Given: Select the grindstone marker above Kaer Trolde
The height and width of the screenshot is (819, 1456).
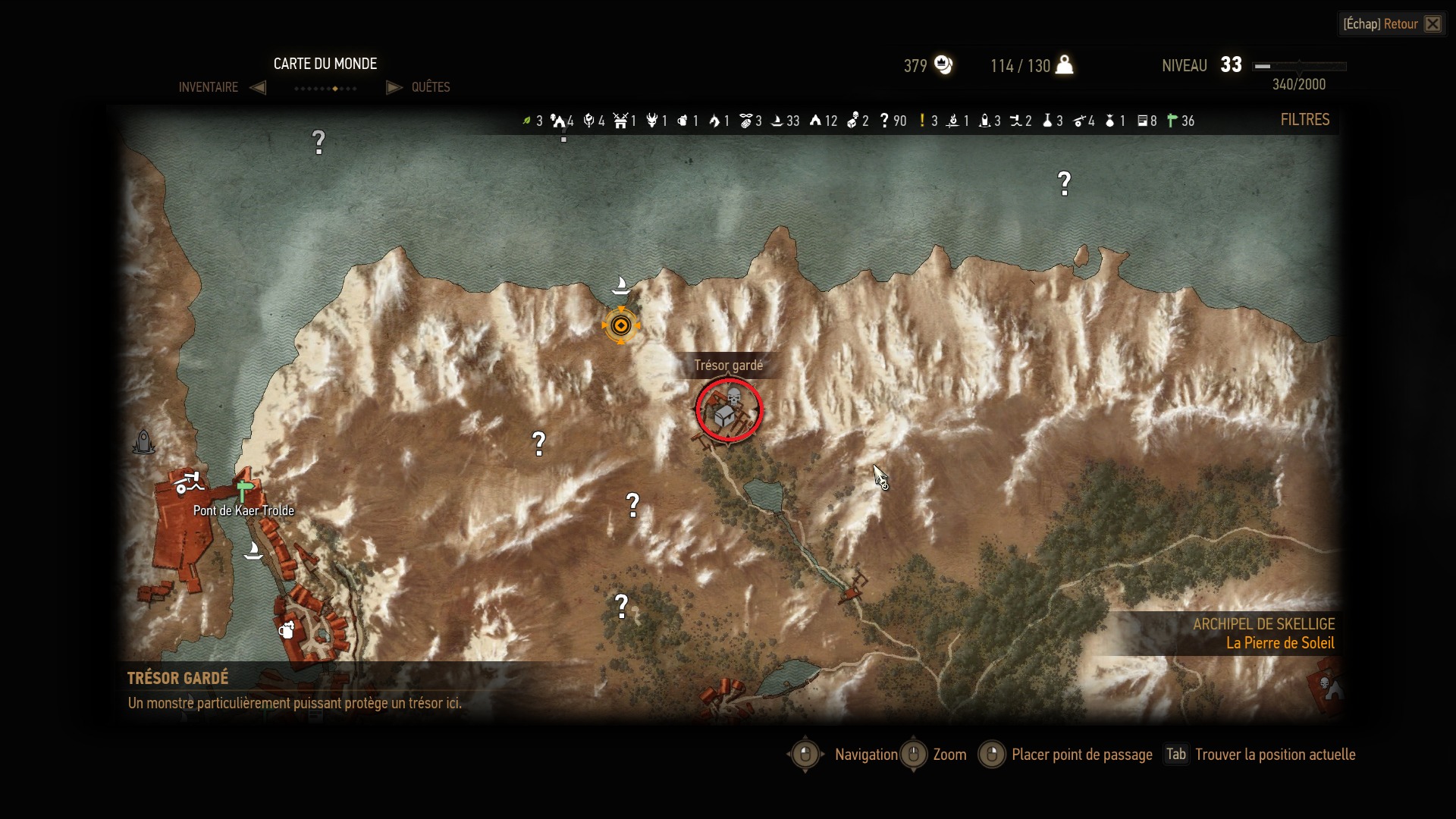Looking at the screenshot, I should (x=187, y=482).
